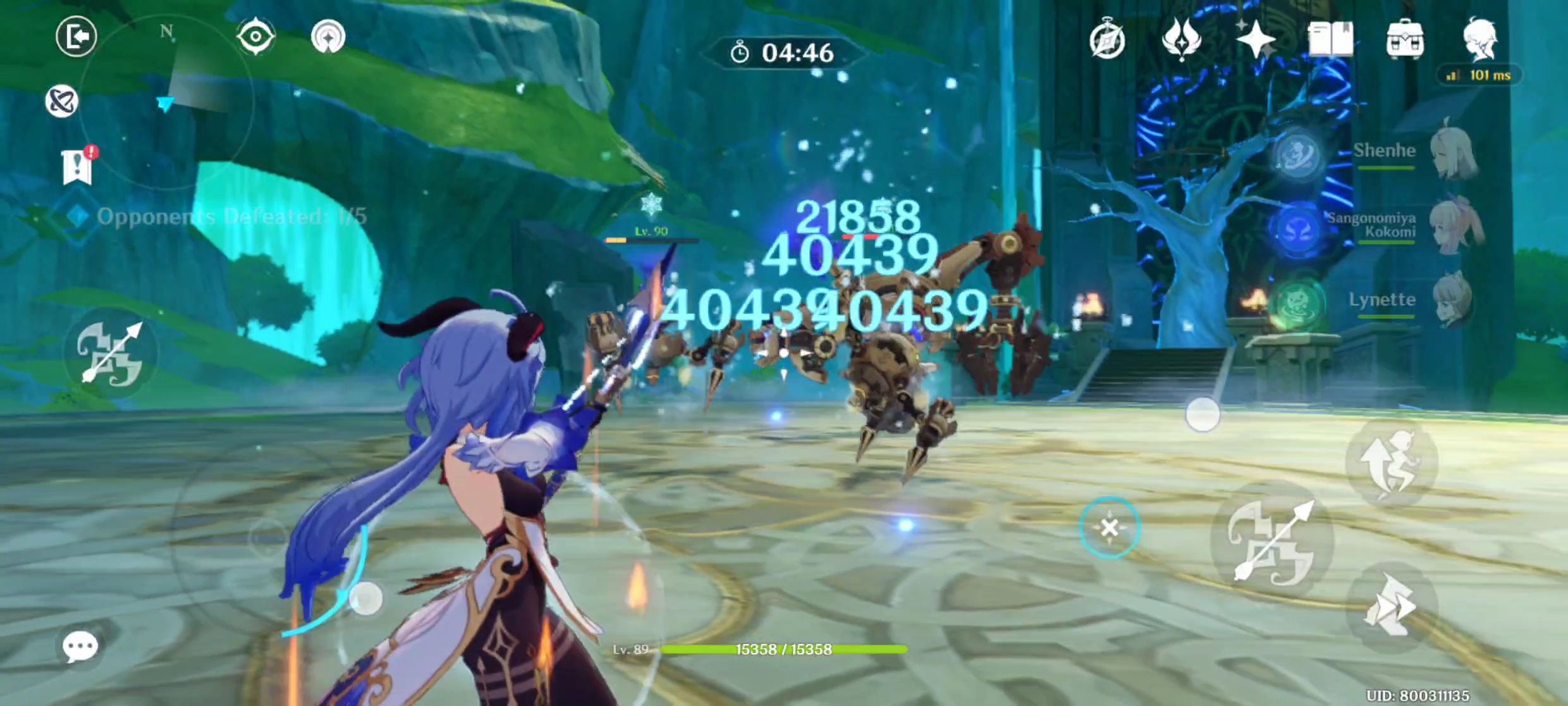
Task: Open quest alert with red exclamation badge
Action: [76, 166]
